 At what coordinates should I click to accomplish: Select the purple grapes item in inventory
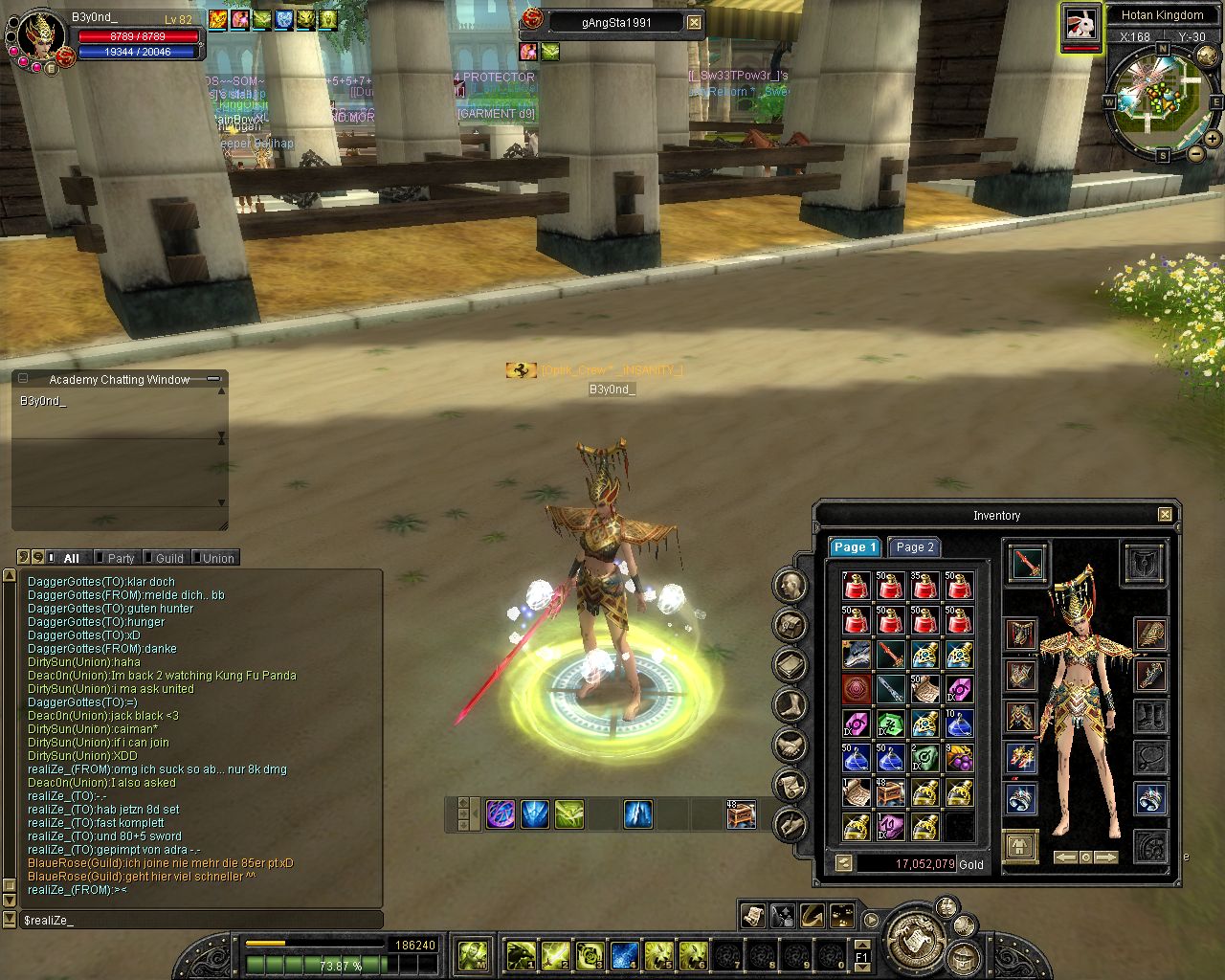[959, 758]
